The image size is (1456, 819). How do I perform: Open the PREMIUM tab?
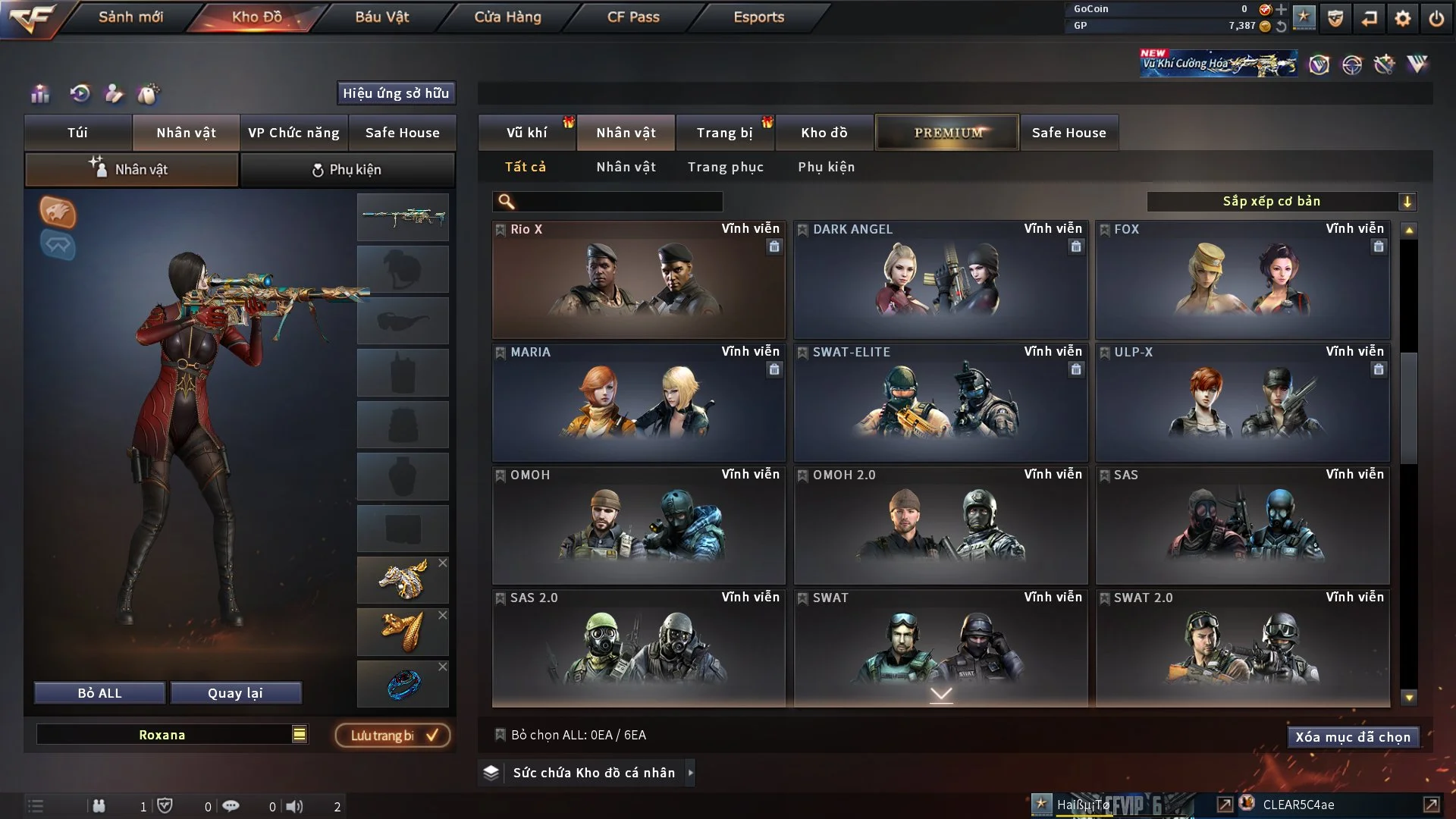point(947,133)
